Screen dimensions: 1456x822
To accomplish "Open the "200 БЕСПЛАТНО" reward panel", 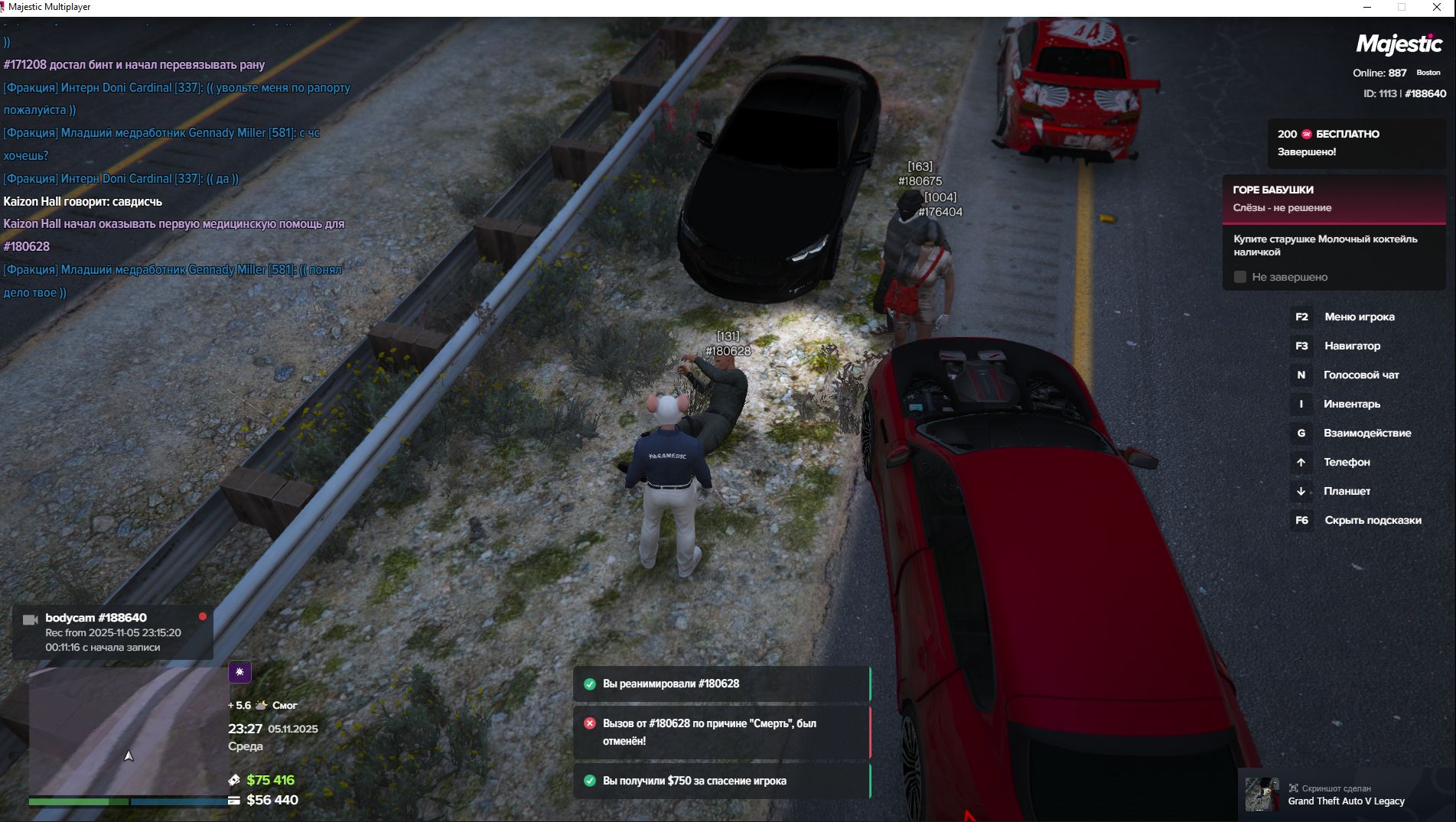I will coord(1355,142).
